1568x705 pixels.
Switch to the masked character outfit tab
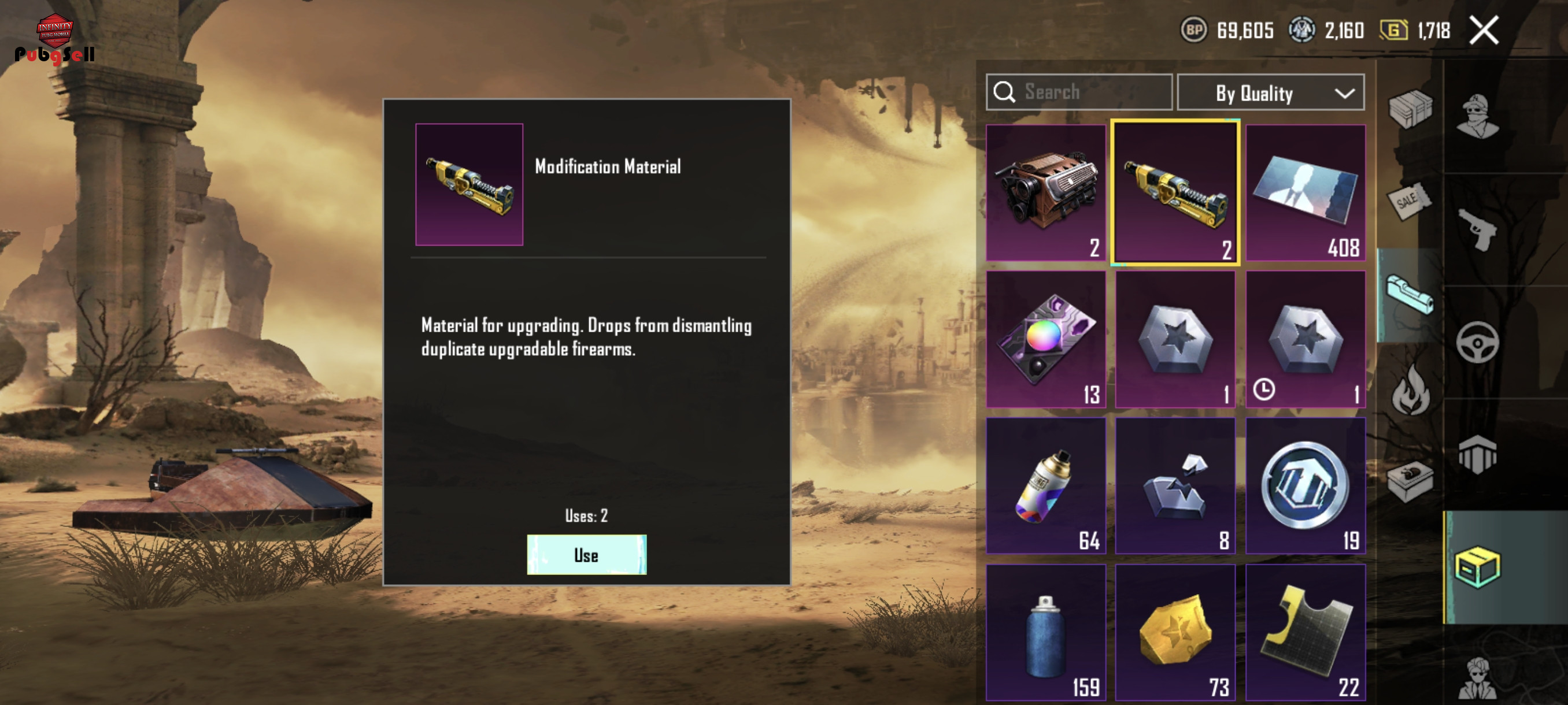(x=1477, y=117)
